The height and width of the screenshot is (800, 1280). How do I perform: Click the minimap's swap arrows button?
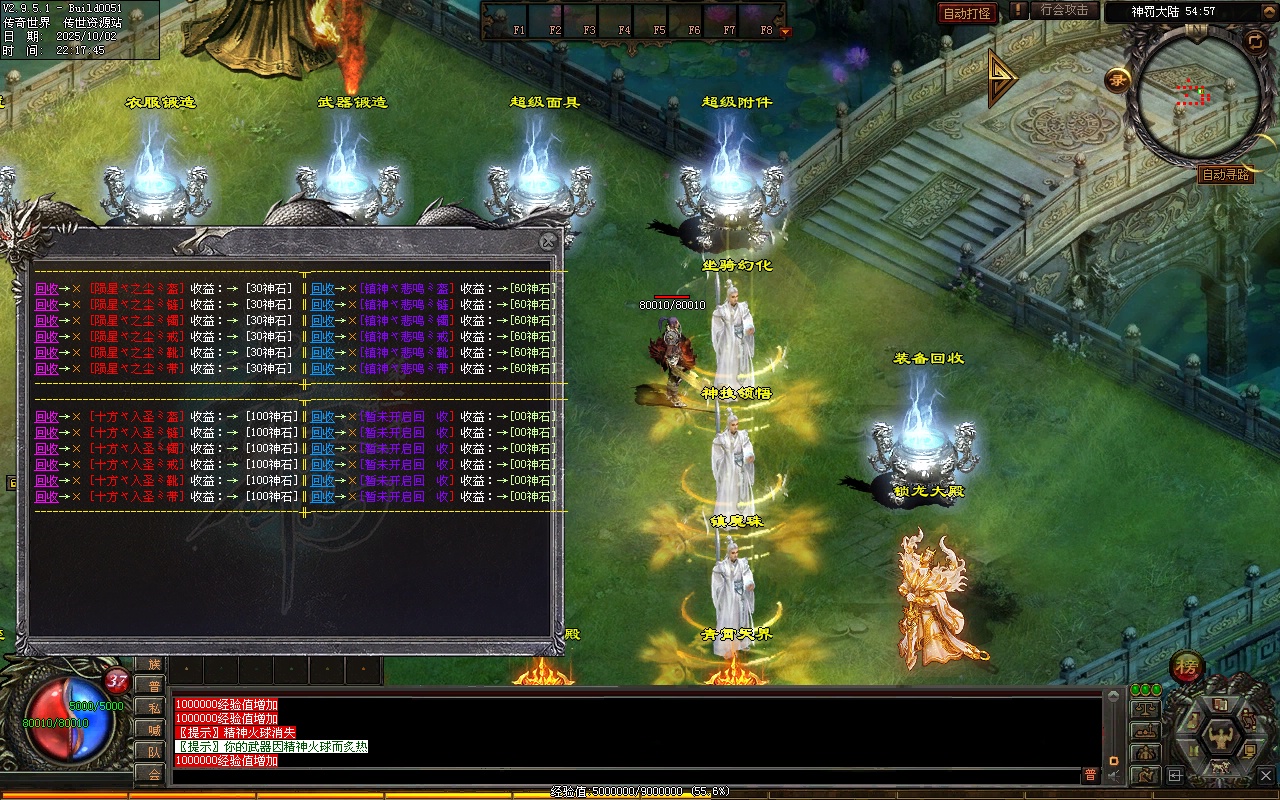click(x=1254, y=40)
